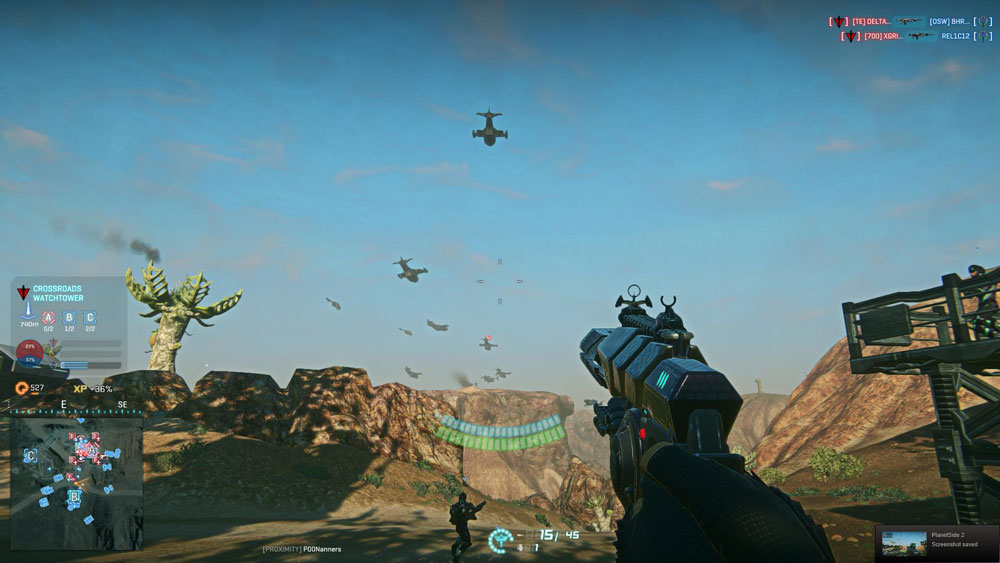Click the minimap
Viewport: 1000px width, 563px height.
(77, 482)
